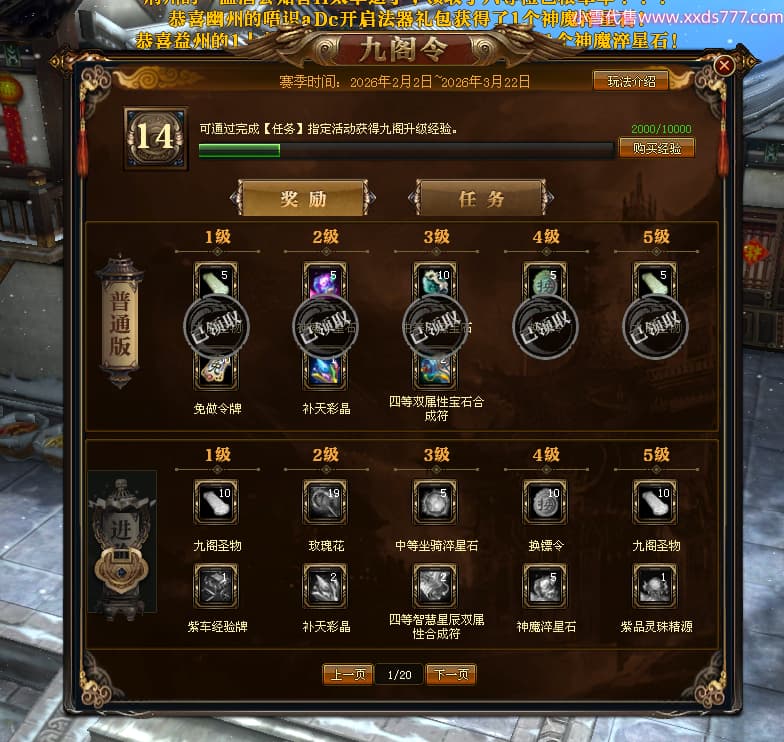
Task: Select the 紫品灵珠精源 reward icon
Action: 655,586
